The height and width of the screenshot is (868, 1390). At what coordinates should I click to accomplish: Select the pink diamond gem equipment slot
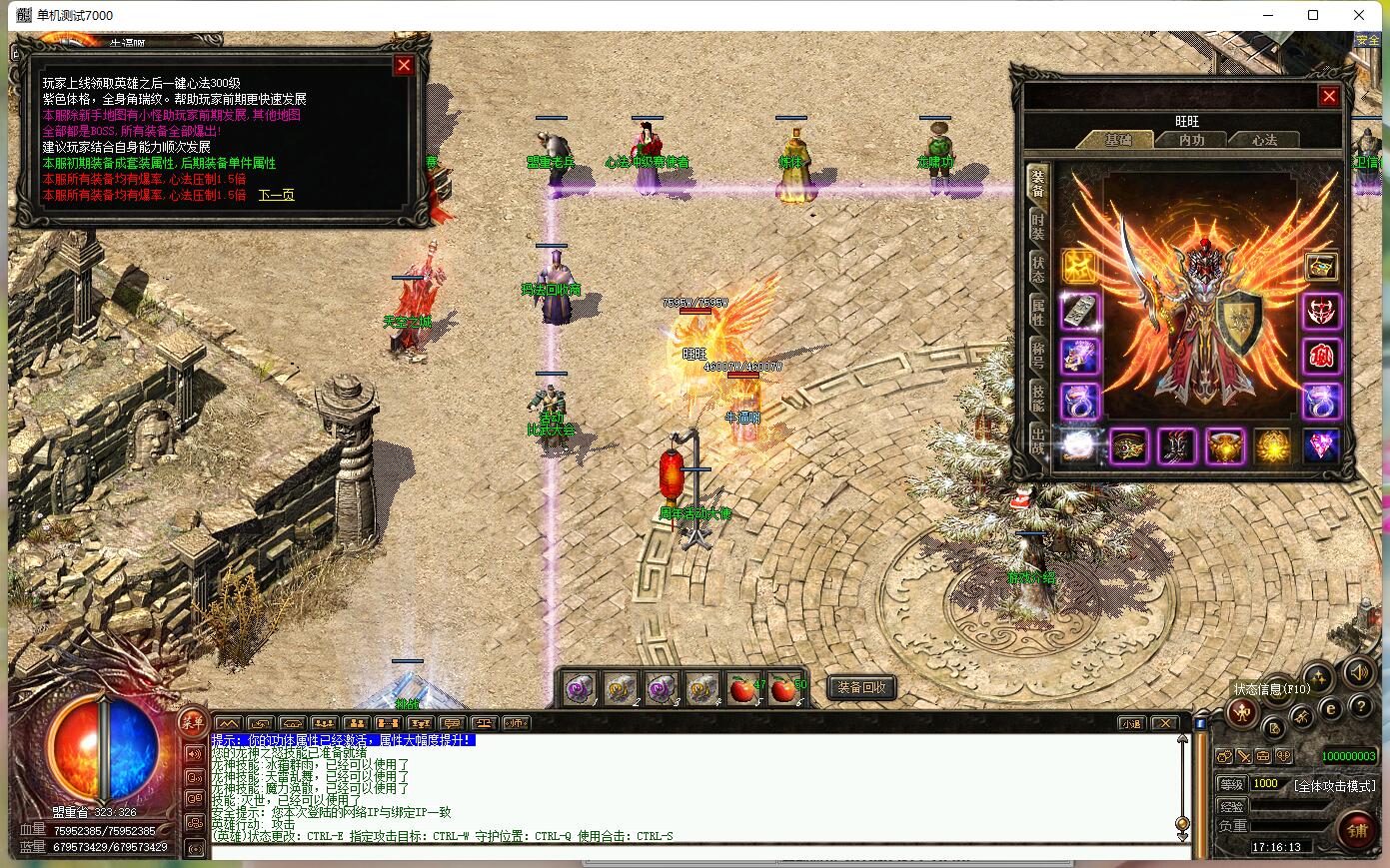[x=1321, y=445]
